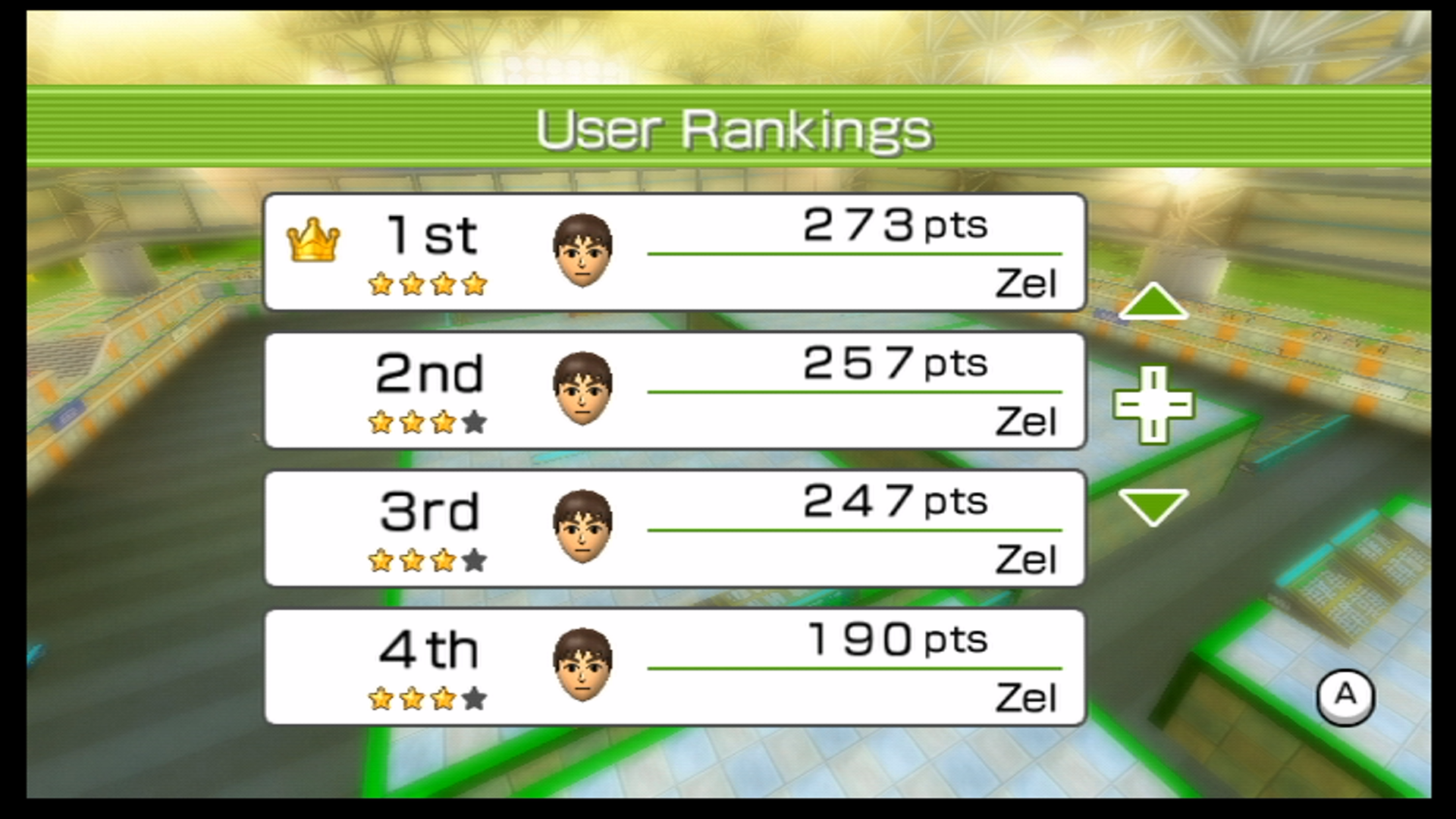Click the 3rd place 247 pts ranking
The image size is (1456, 819).
pos(675,529)
